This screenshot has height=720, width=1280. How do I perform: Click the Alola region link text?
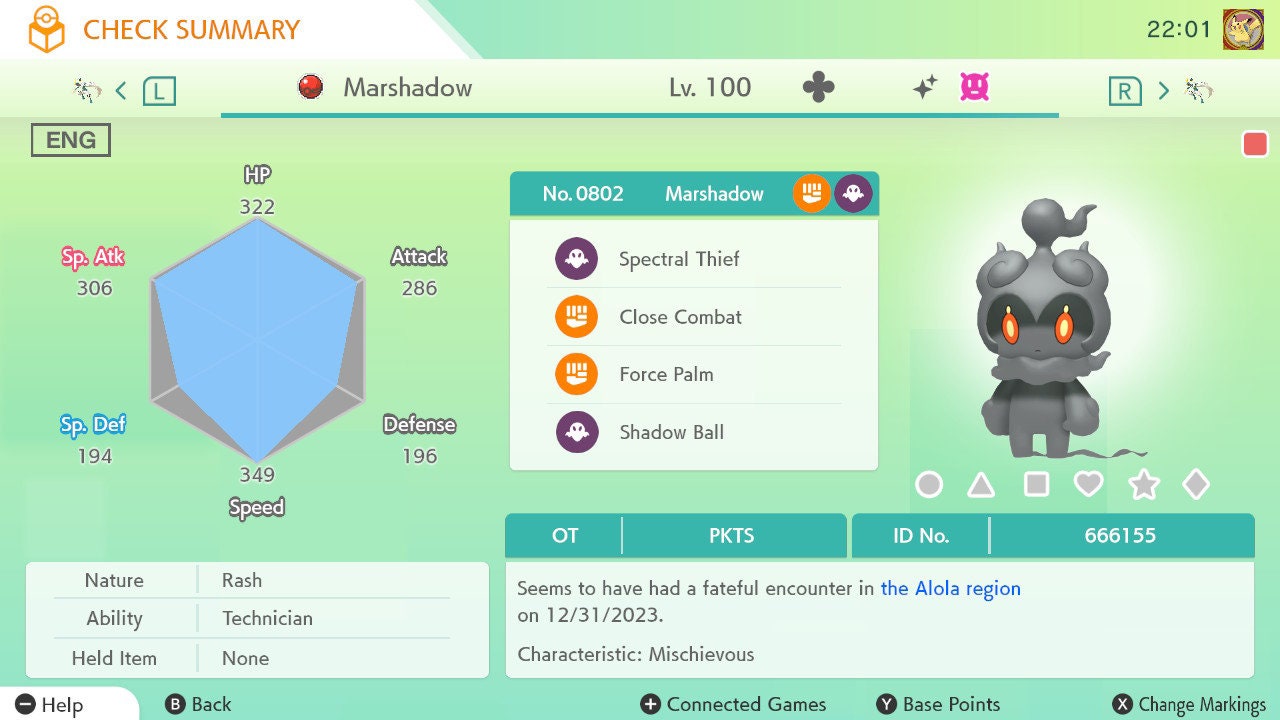[x=950, y=589]
